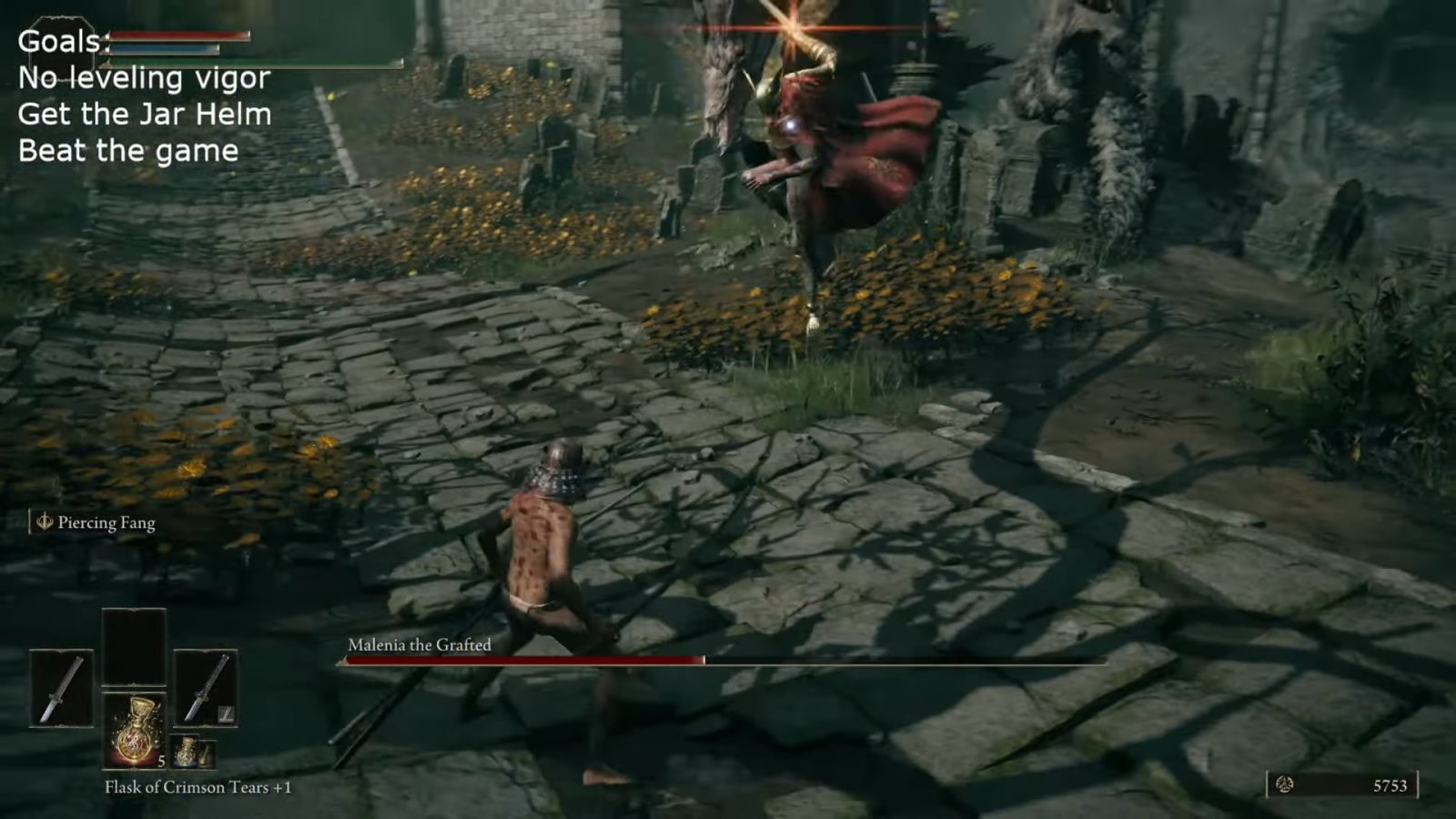Select the right-hand katana slot
The image size is (1456, 819).
pyautogui.click(x=206, y=689)
